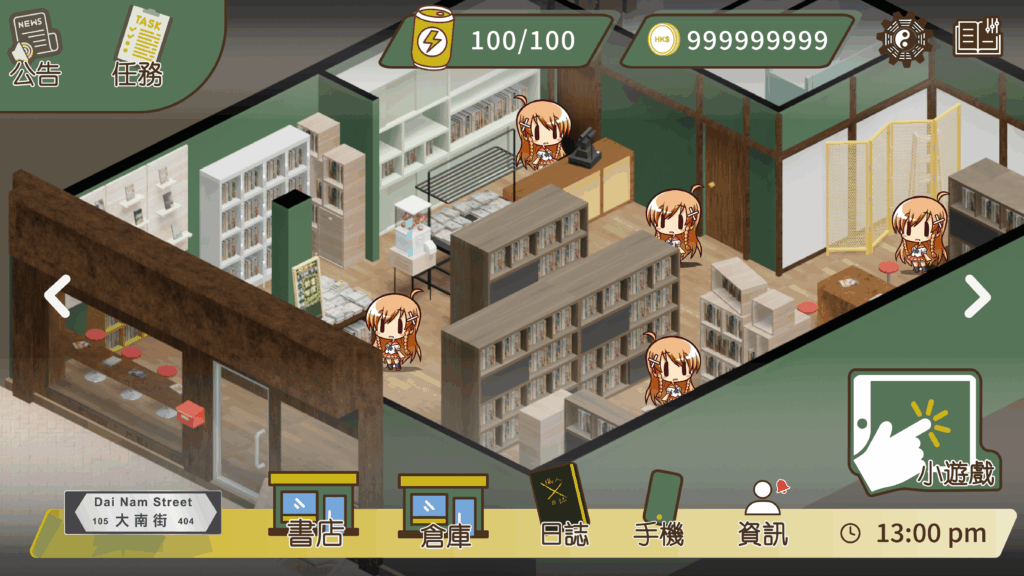
Task: Open the 倉庫 warehouse
Action: point(444,512)
